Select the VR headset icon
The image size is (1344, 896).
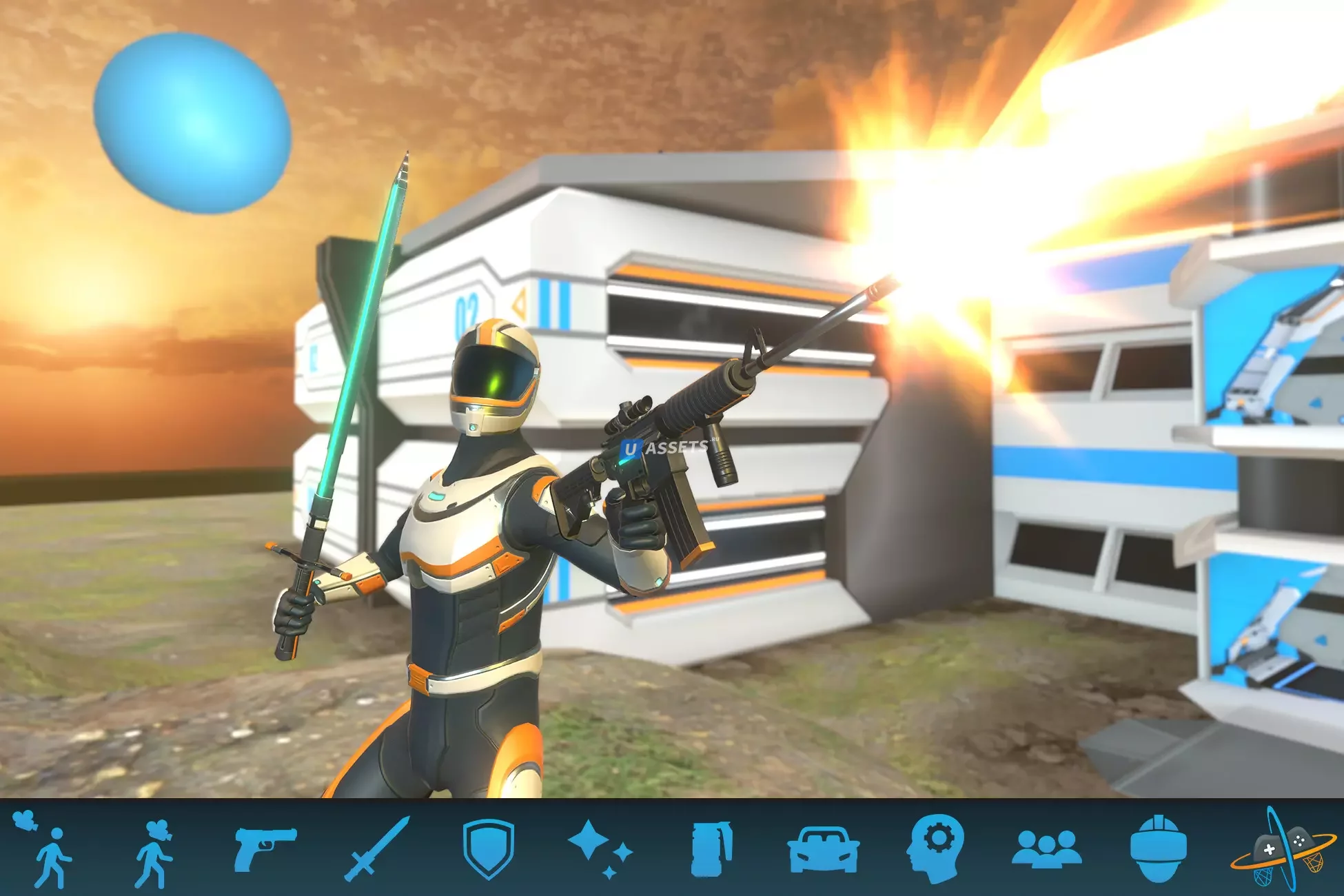1158,848
